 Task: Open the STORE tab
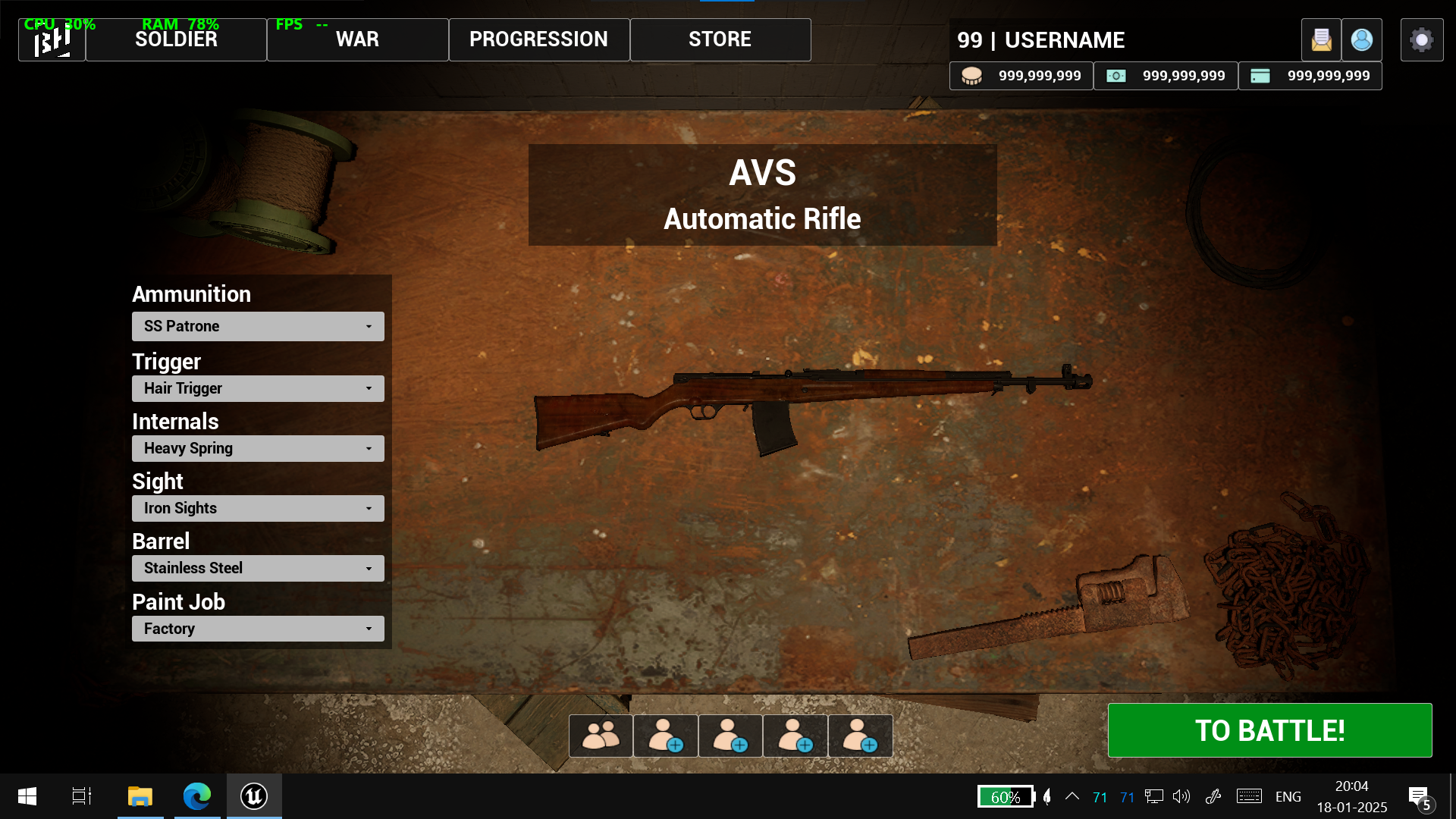tap(720, 39)
